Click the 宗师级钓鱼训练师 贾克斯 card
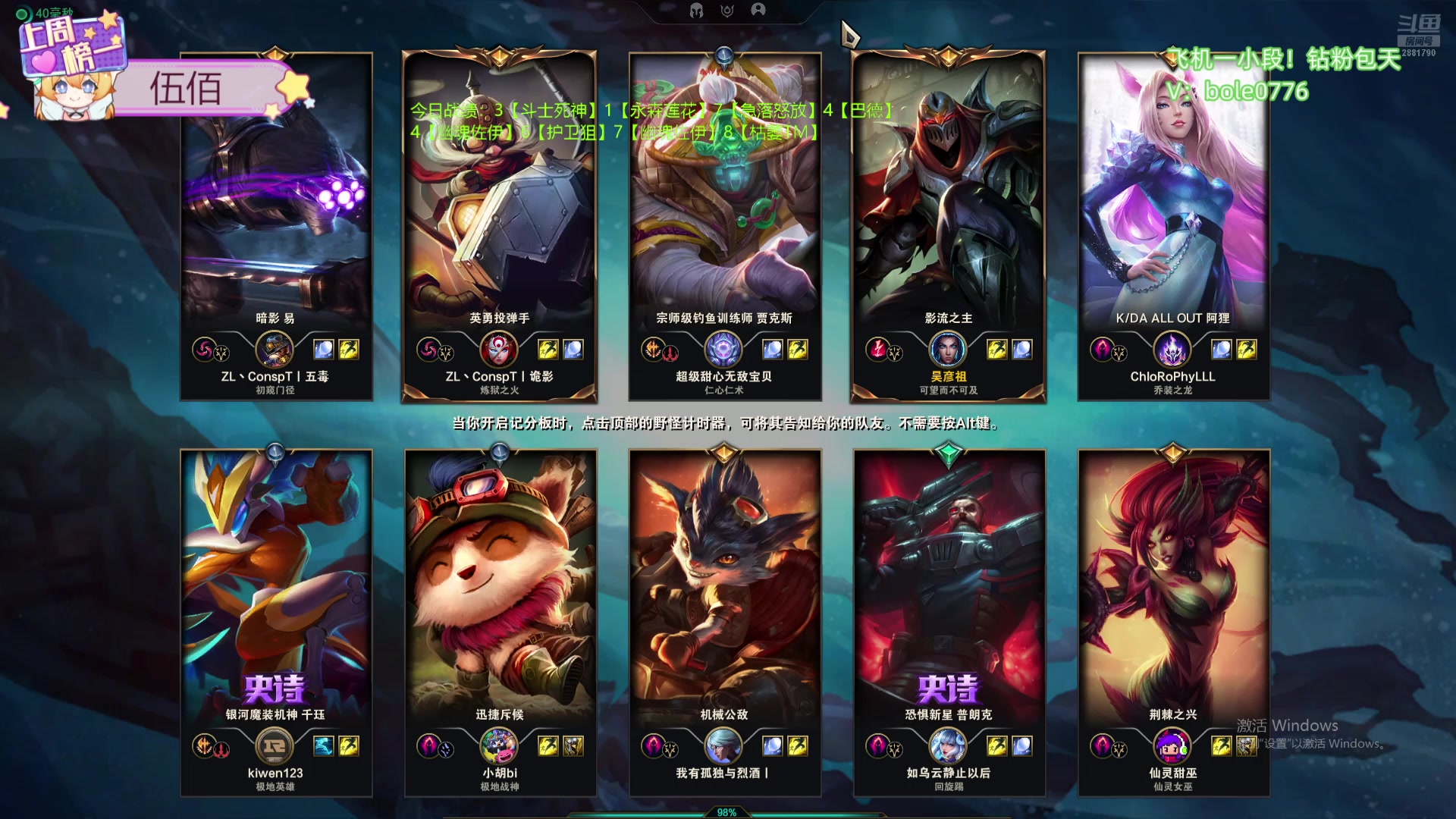Screen dimensions: 1456x819 [x=724, y=226]
